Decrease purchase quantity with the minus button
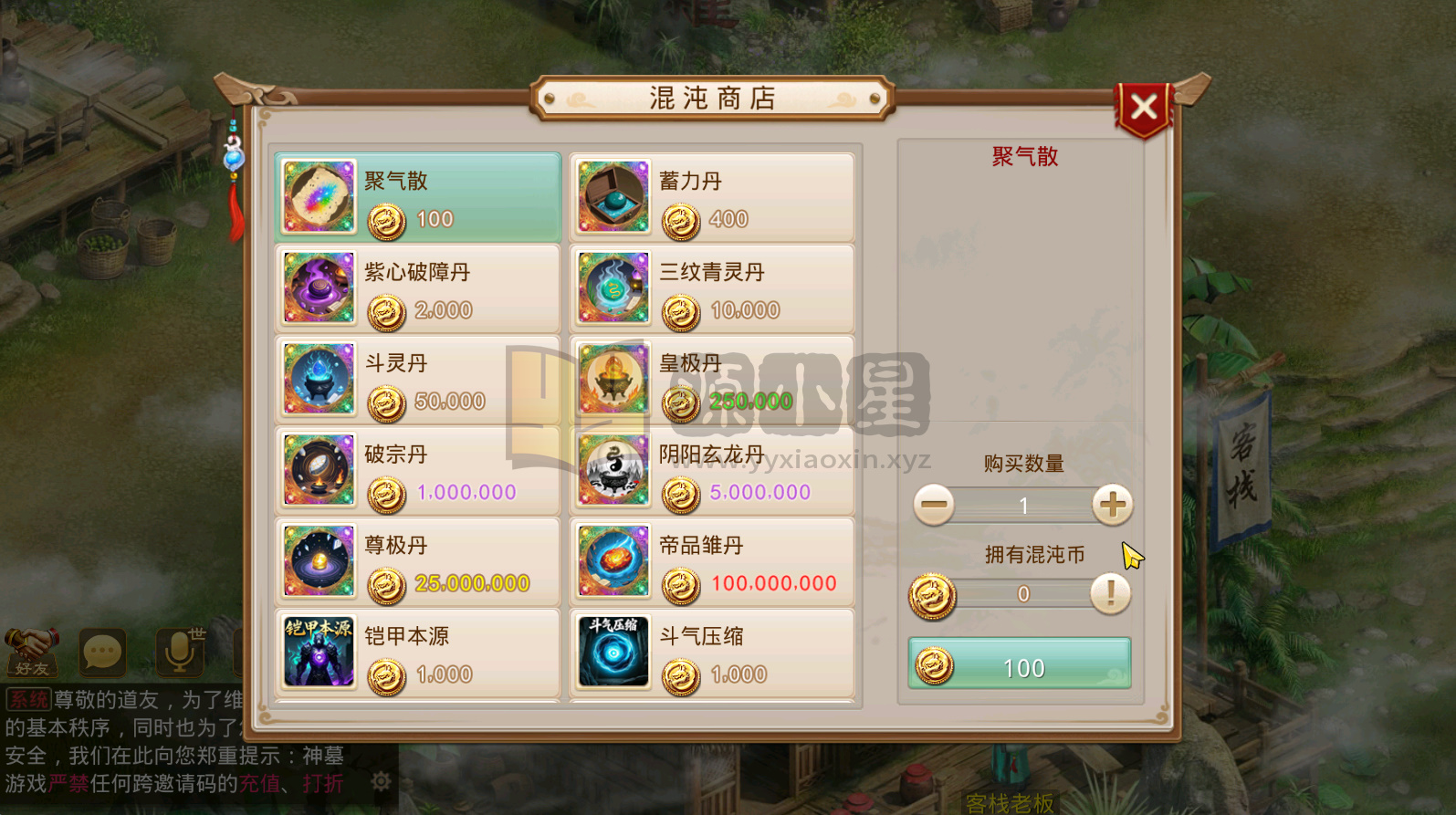Screen dimensions: 1456x815 pos(935,505)
